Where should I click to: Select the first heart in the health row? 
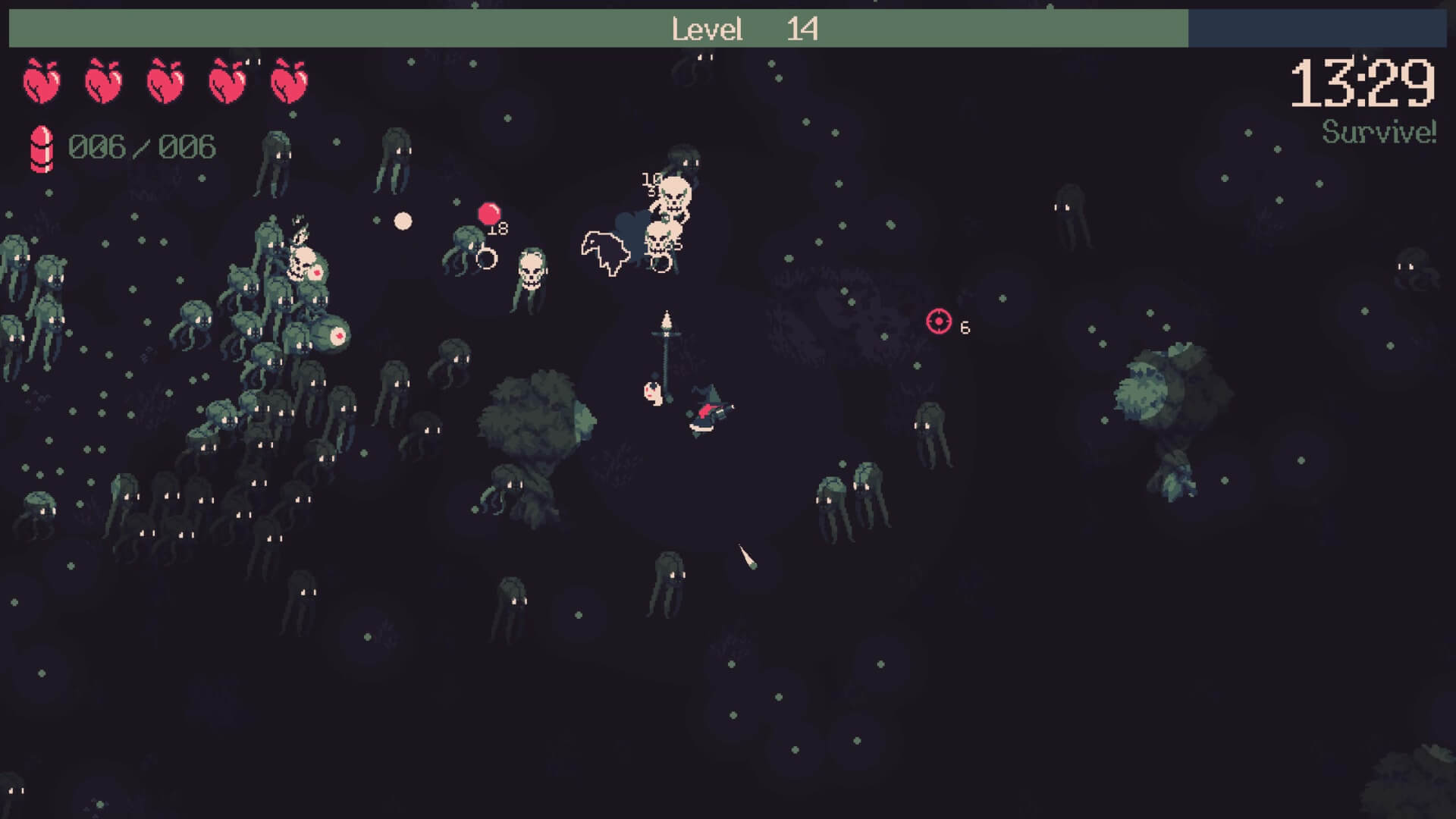(42, 82)
